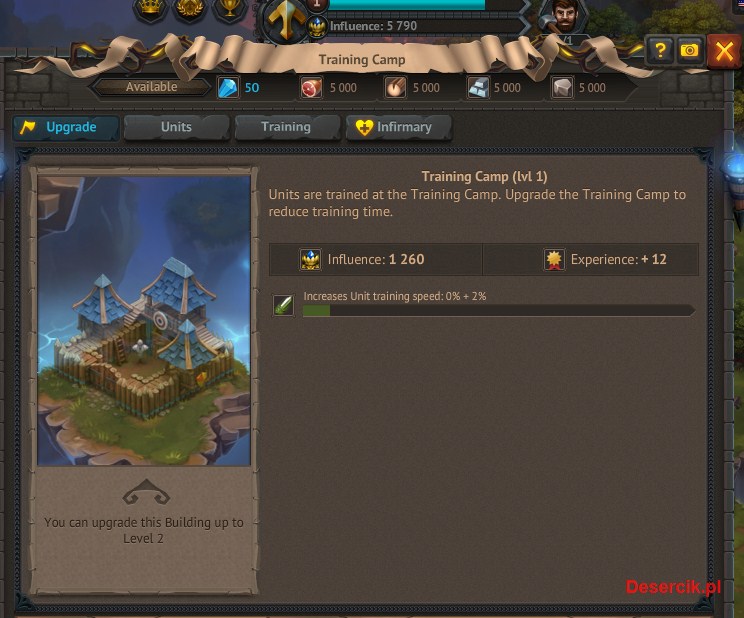This screenshot has height=618, width=744.
Task: Select the Training tab
Action: coord(286,128)
